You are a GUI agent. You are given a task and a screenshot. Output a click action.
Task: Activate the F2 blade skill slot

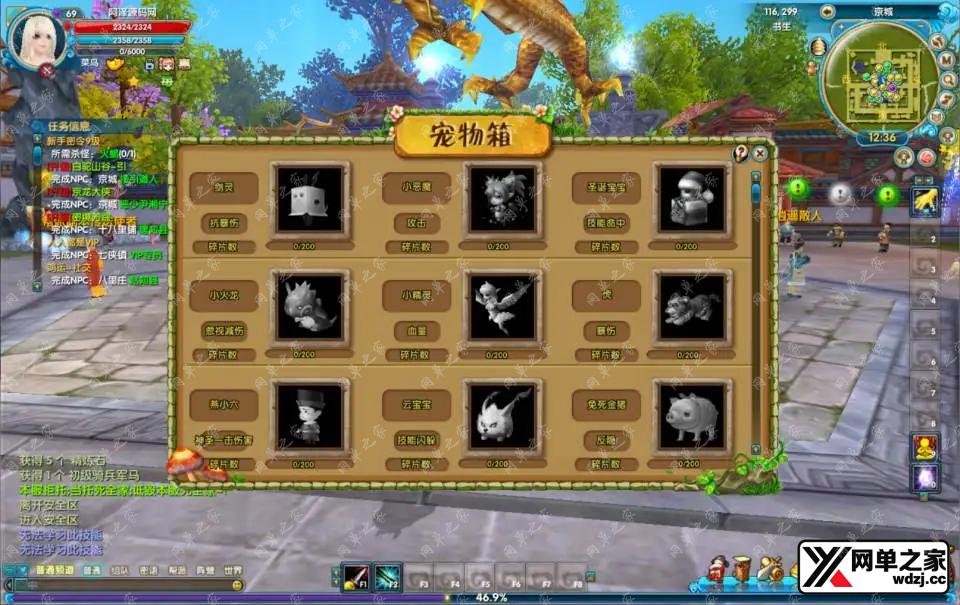[x=387, y=577]
